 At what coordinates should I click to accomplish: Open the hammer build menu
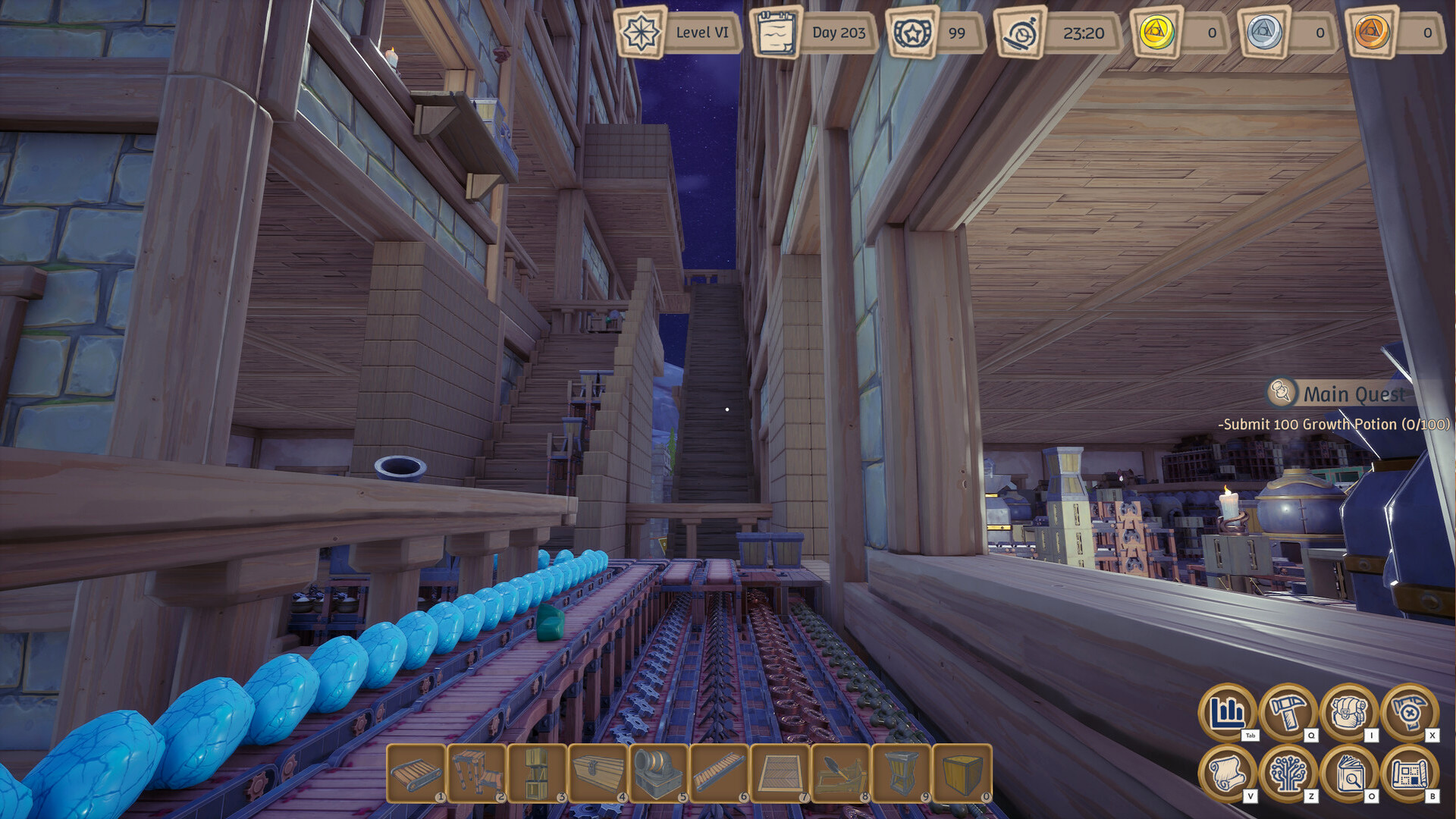point(1288,713)
